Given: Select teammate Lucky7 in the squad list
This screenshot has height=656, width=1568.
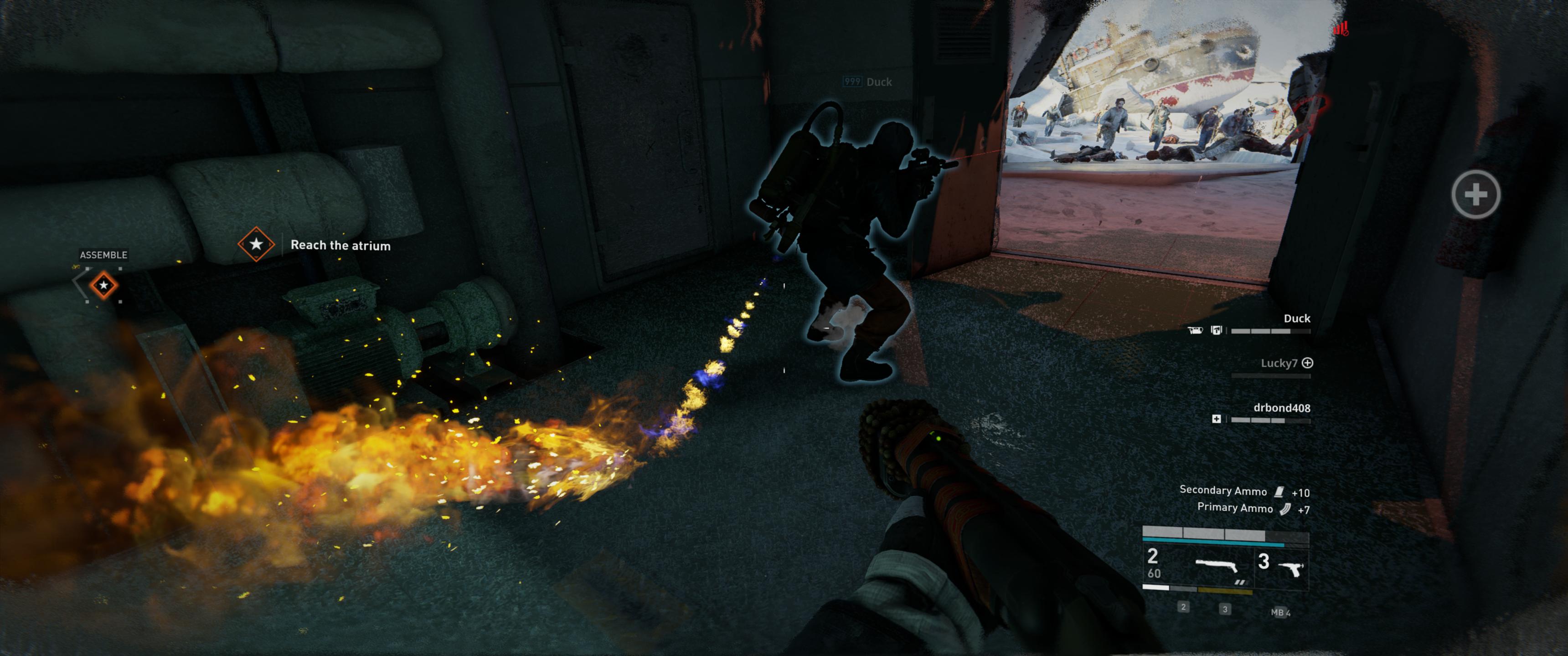Looking at the screenshot, I should [1278, 363].
